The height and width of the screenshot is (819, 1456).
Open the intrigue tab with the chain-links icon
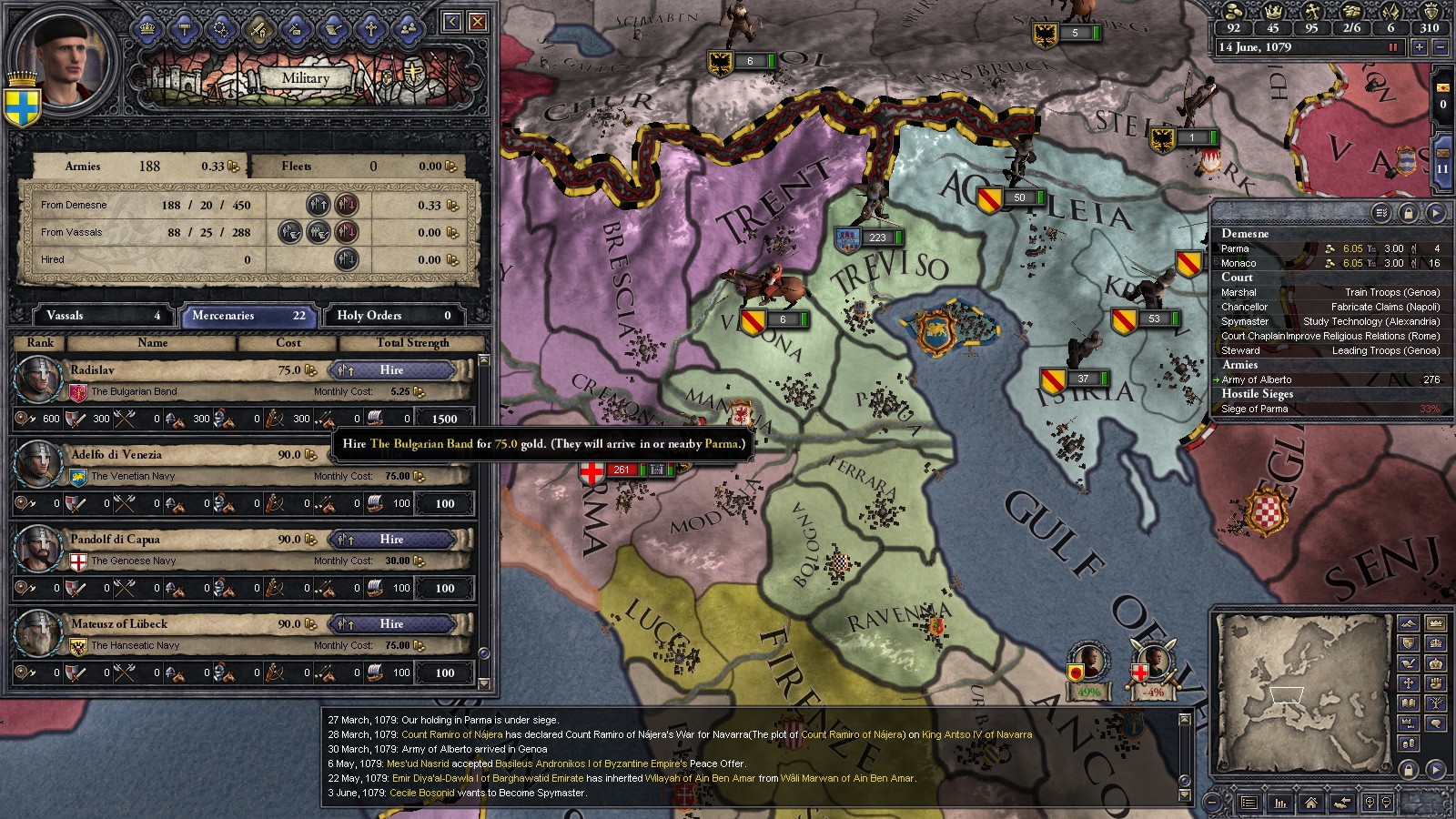point(221,29)
